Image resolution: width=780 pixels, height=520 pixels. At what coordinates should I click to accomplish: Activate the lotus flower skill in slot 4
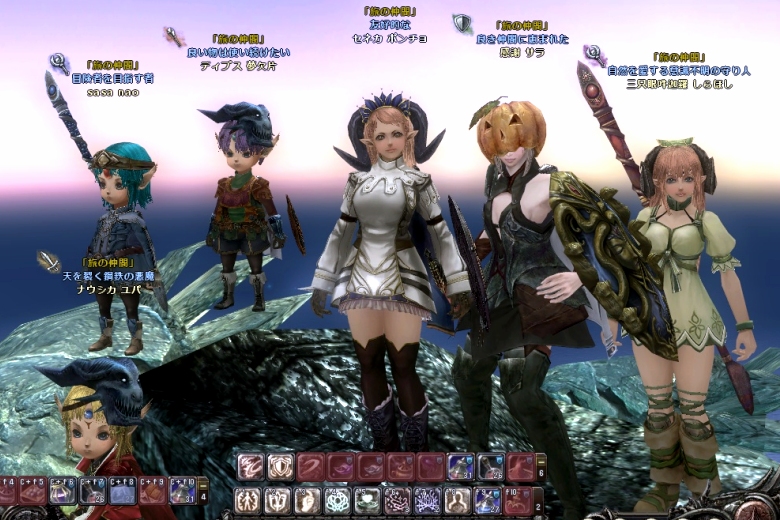pos(339,500)
